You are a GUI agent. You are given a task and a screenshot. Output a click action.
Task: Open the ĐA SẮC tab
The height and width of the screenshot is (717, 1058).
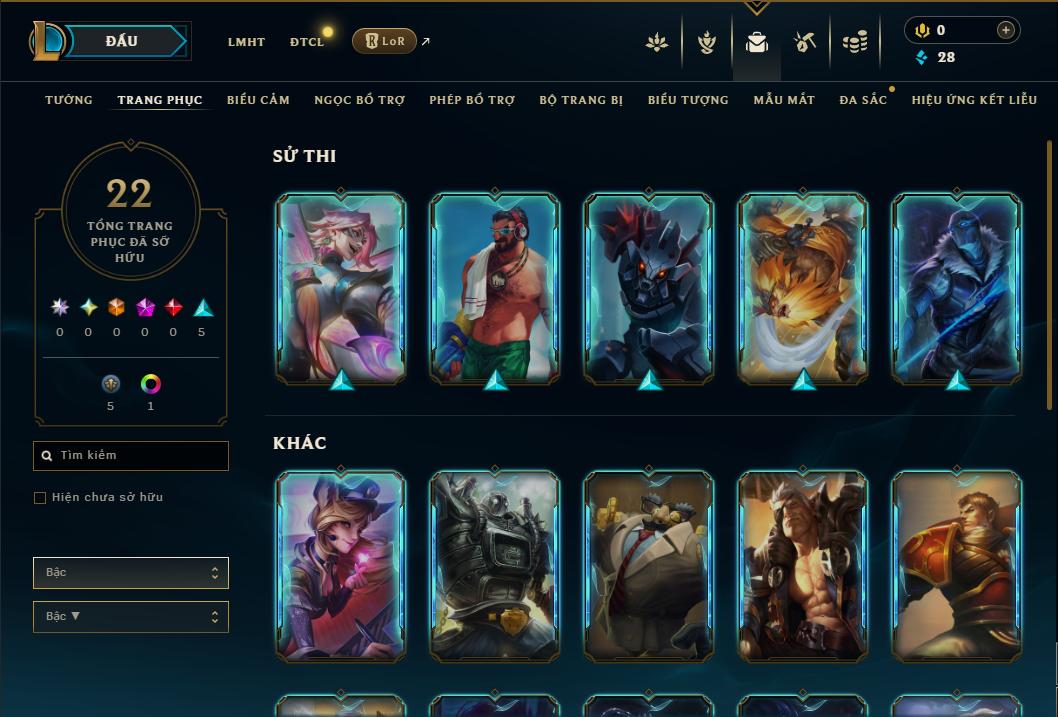863,100
